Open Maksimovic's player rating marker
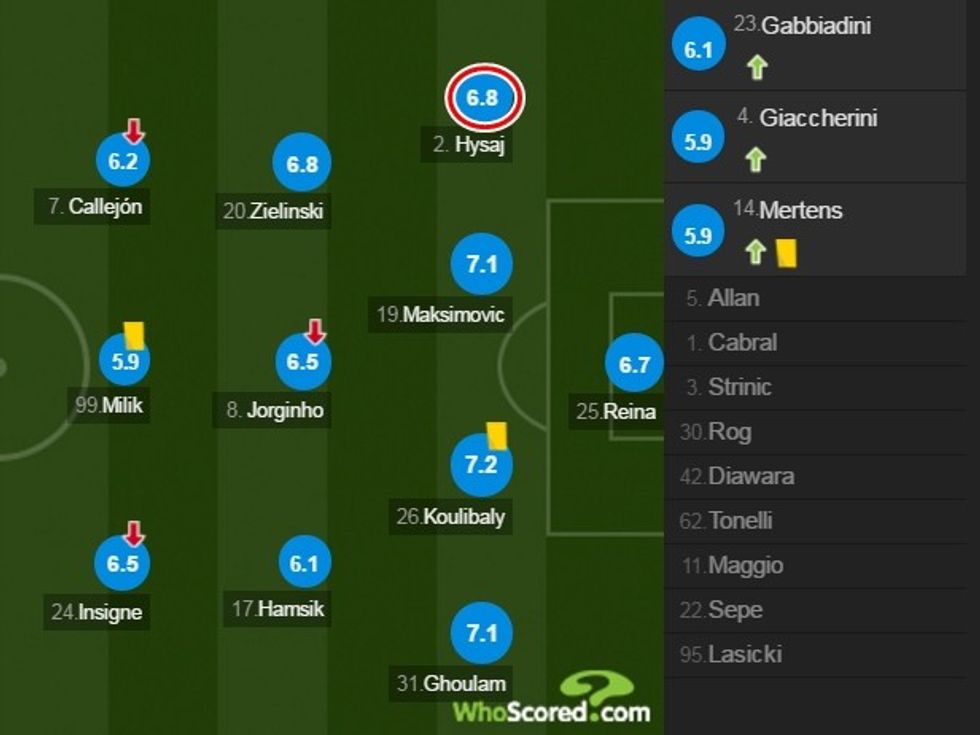The image size is (980, 735). click(x=482, y=265)
